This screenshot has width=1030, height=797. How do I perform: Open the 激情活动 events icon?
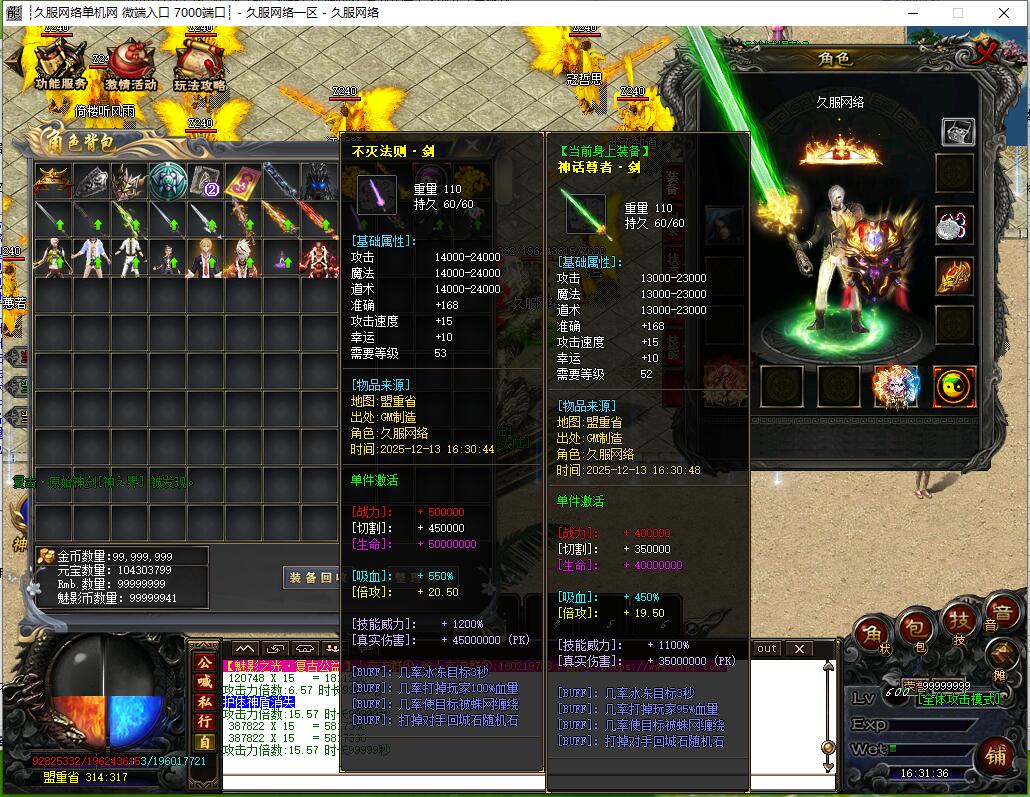point(130,66)
